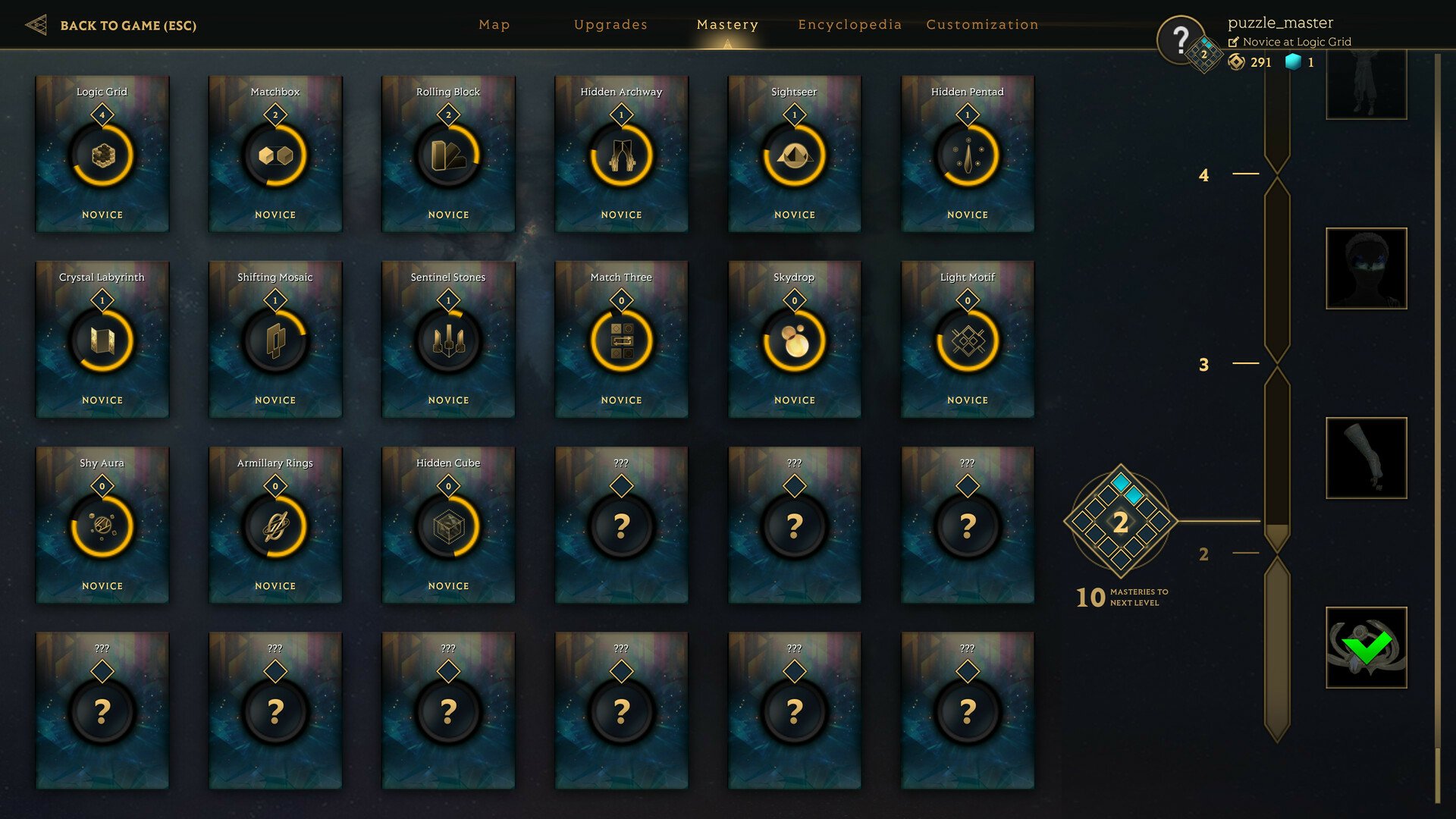View the Hidden Archway mastery card
Image resolution: width=1456 pixels, height=819 pixels.
pos(621,154)
